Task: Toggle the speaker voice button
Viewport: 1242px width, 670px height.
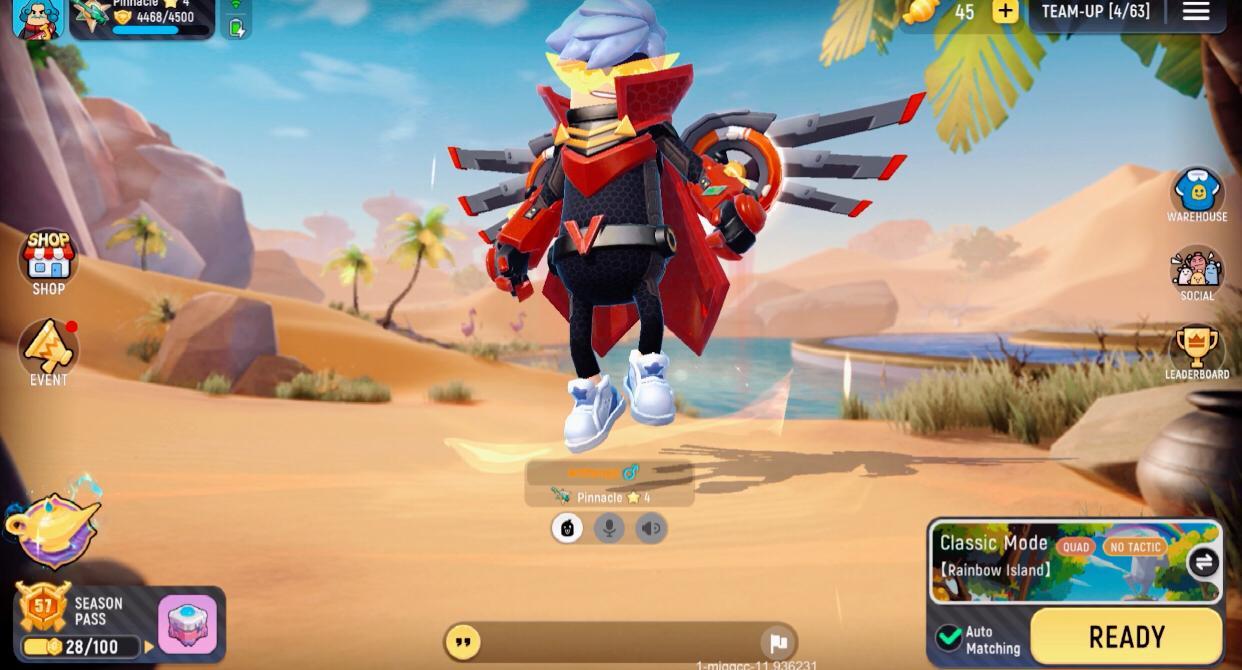Action: point(651,528)
